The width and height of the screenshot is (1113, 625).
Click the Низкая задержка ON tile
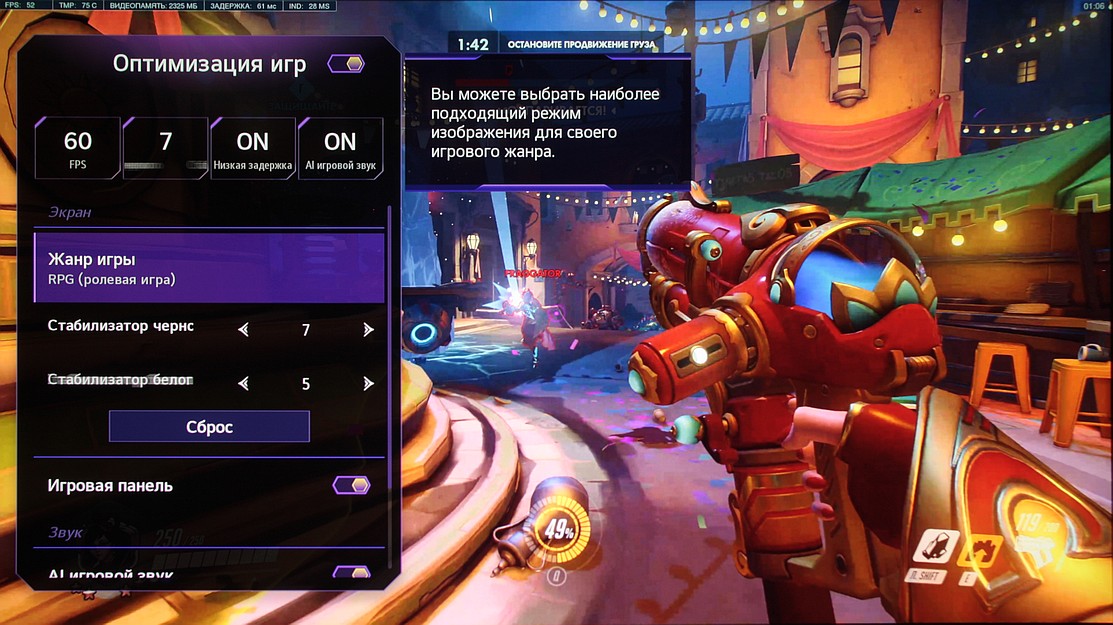(x=253, y=148)
